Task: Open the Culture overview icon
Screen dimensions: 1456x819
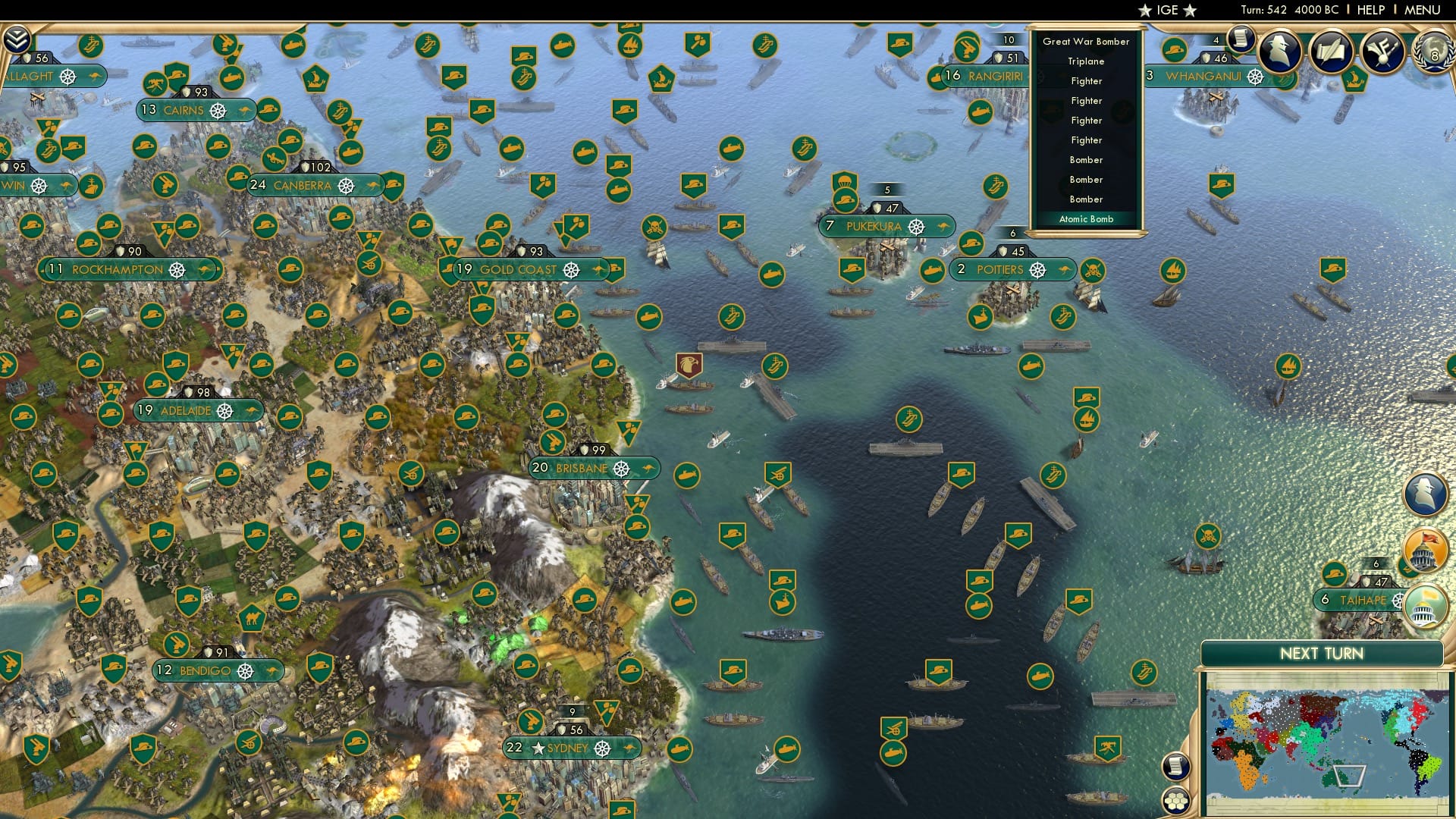Action: (1384, 50)
